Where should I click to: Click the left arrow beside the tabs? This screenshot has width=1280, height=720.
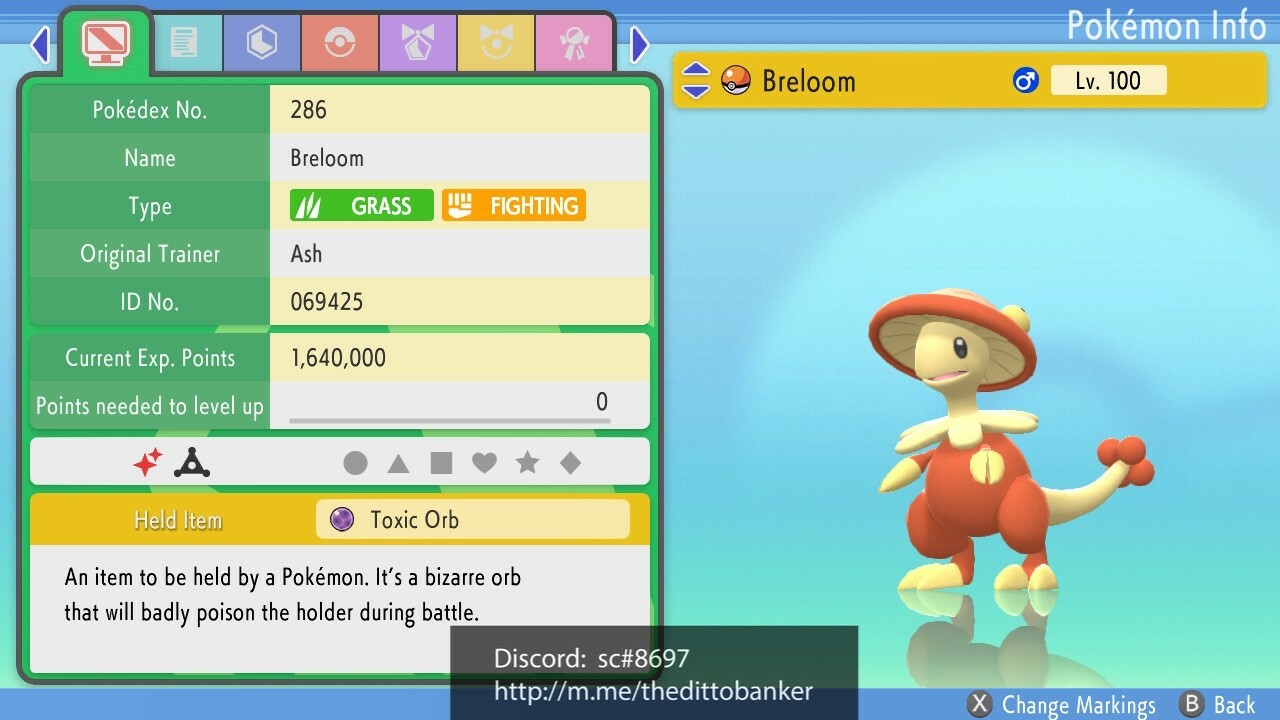pos(40,44)
